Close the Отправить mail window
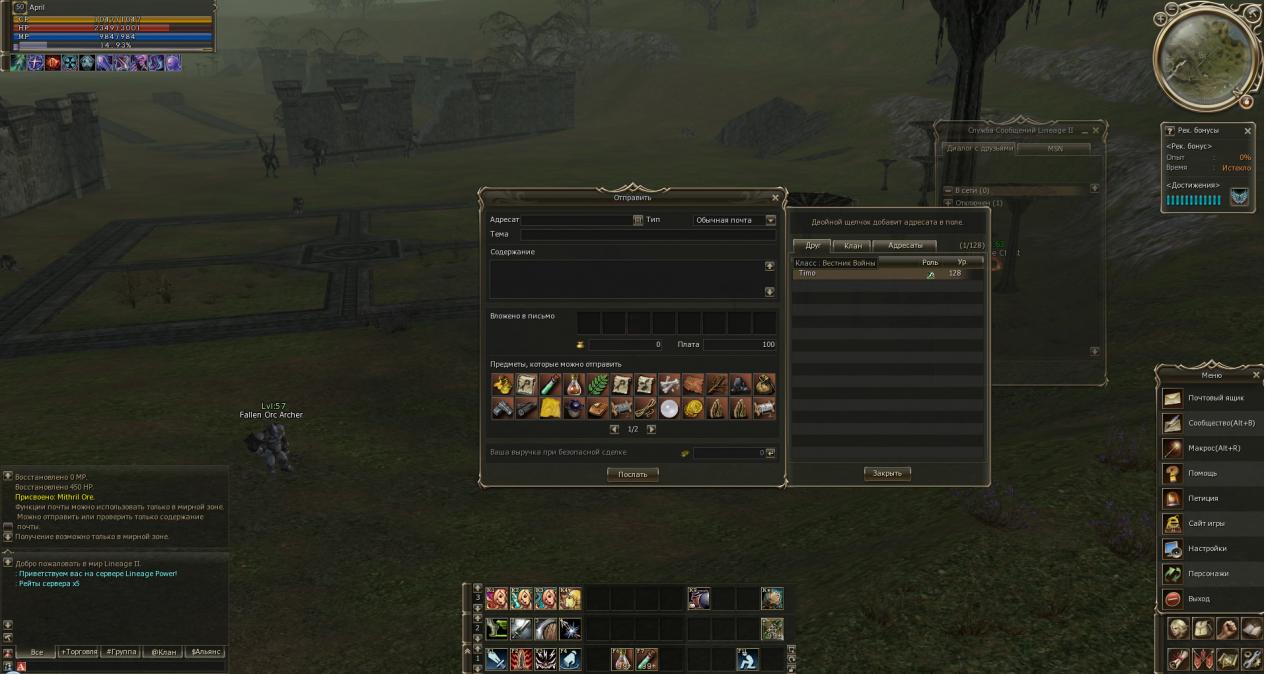Viewport: 1266px width, 674px height. 775,197
